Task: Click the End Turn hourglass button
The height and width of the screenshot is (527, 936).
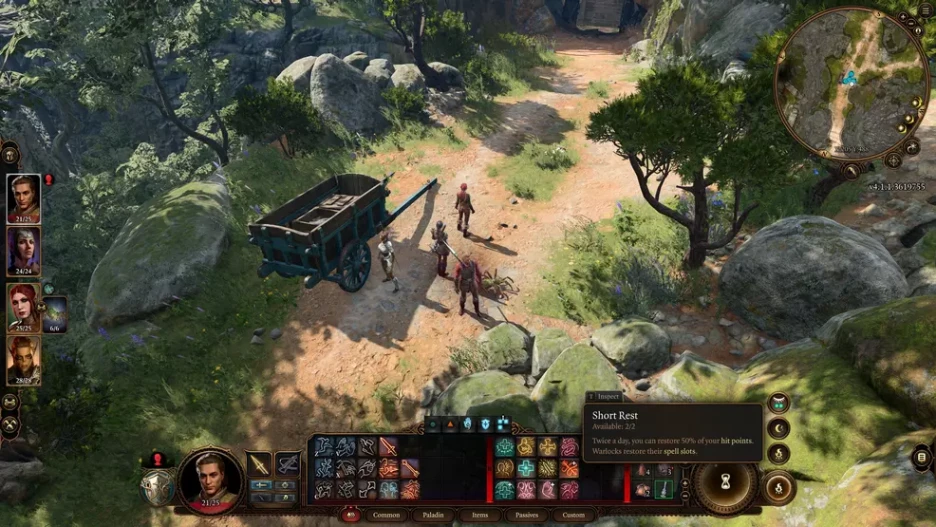Action: pyautogui.click(x=726, y=480)
